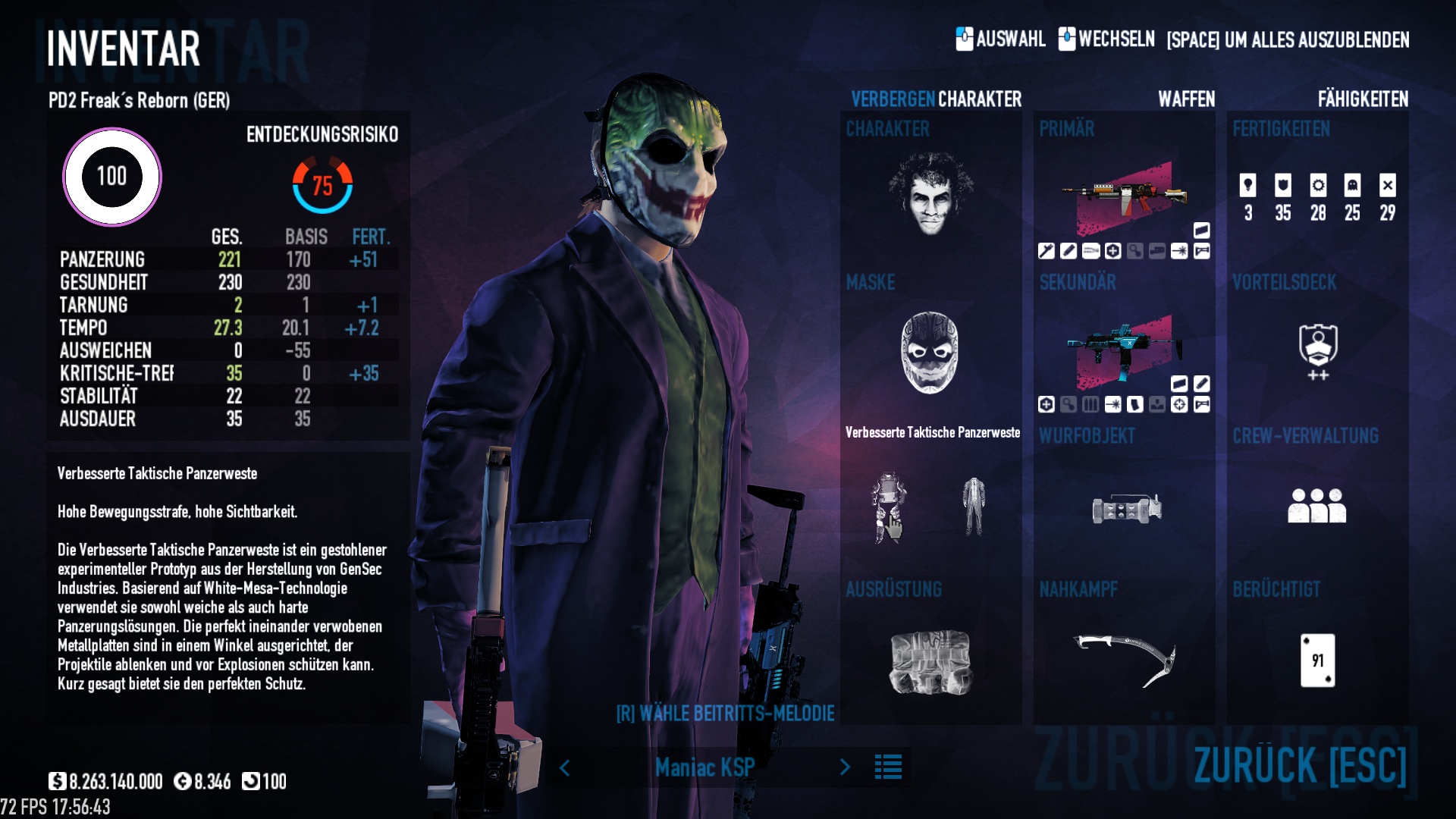The width and height of the screenshot is (1456, 819).
Task: Click the Maniac KSP loadout name
Action: (704, 767)
